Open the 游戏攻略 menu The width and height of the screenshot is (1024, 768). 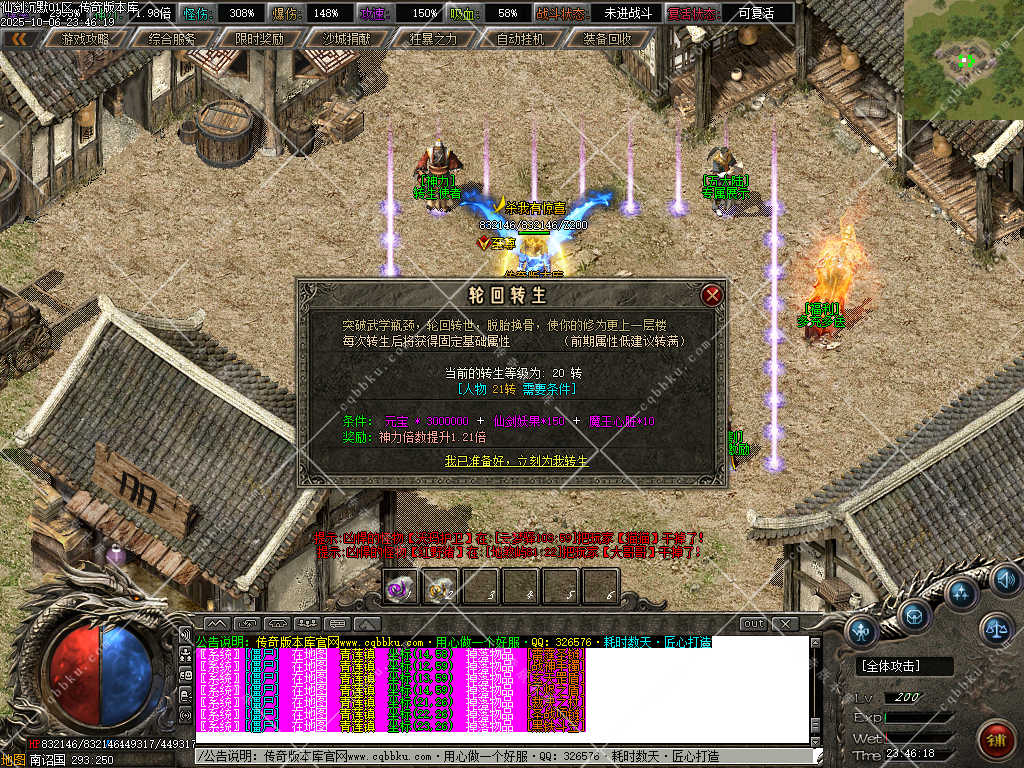coord(85,39)
